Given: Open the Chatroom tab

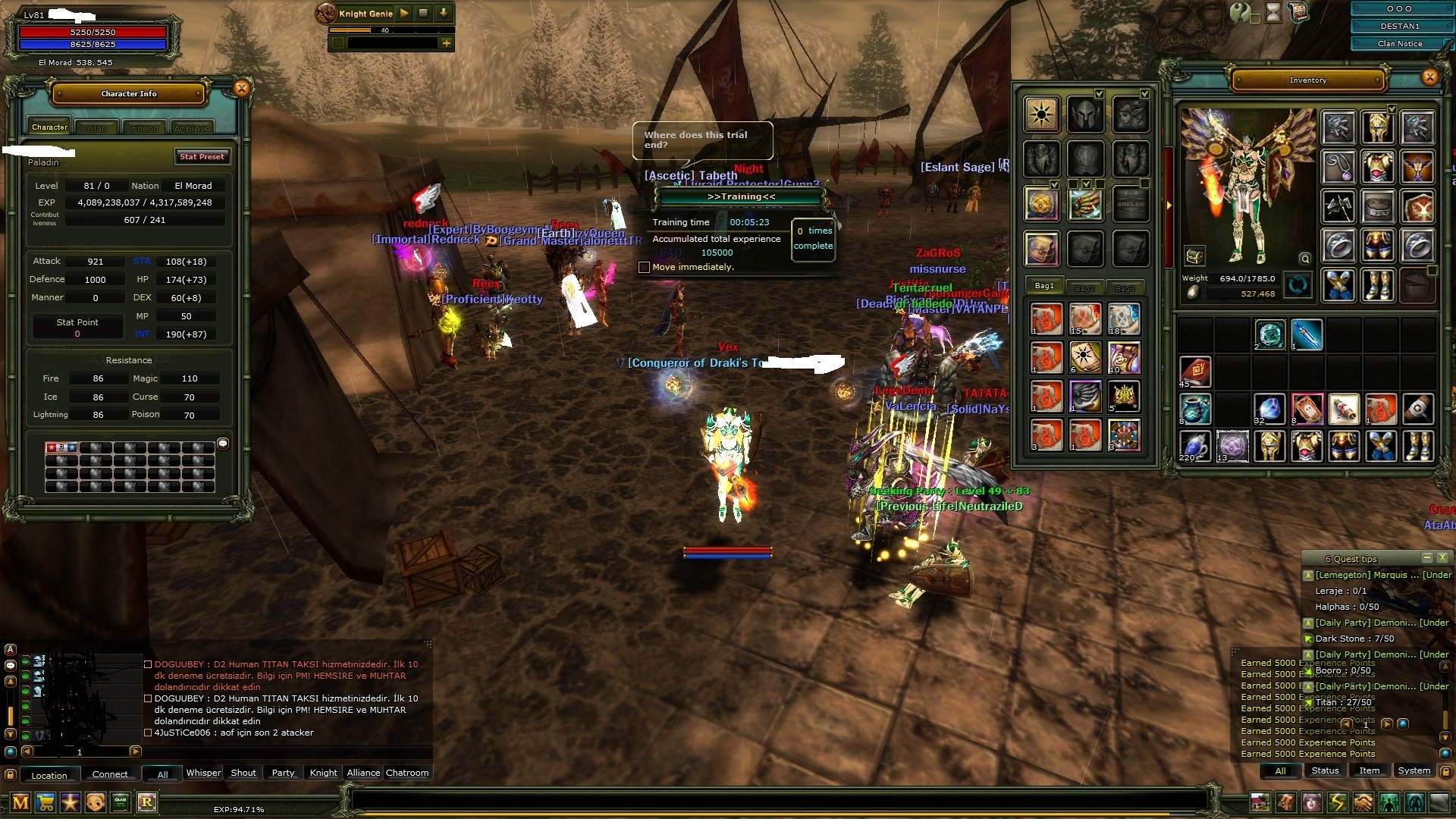Looking at the screenshot, I should pos(407,773).
